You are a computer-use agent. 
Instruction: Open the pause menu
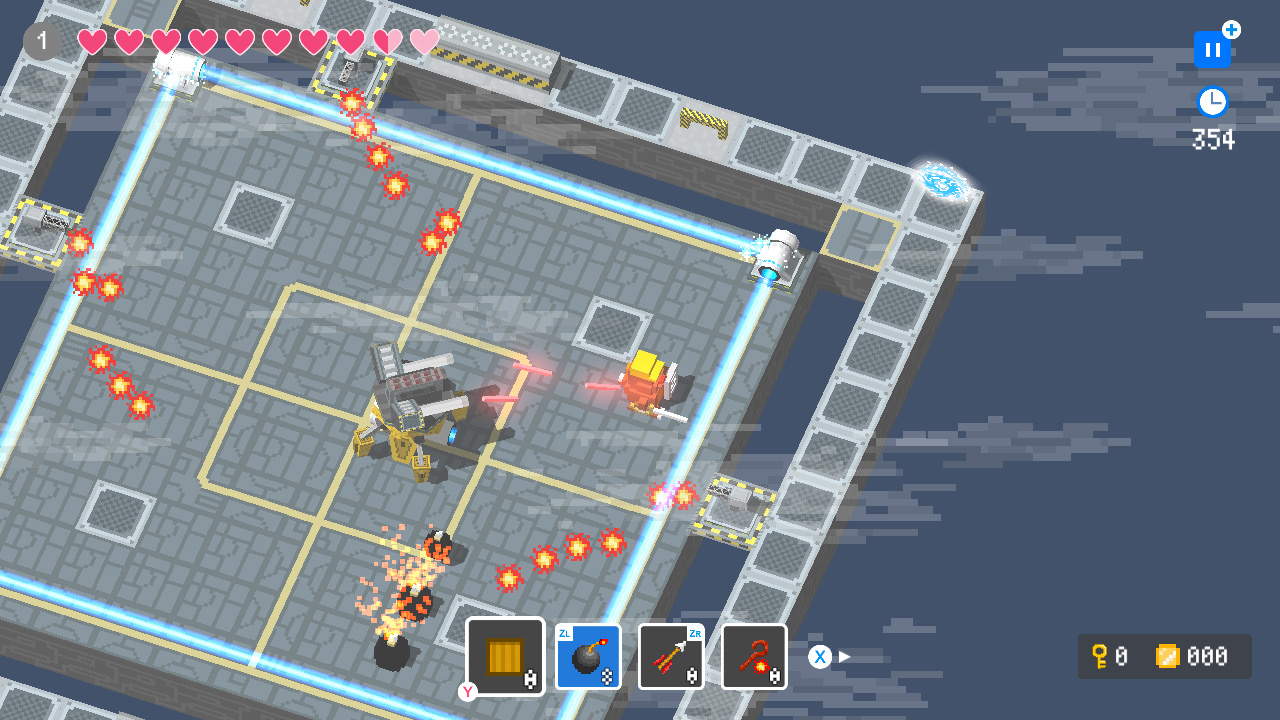point(1211,48)
